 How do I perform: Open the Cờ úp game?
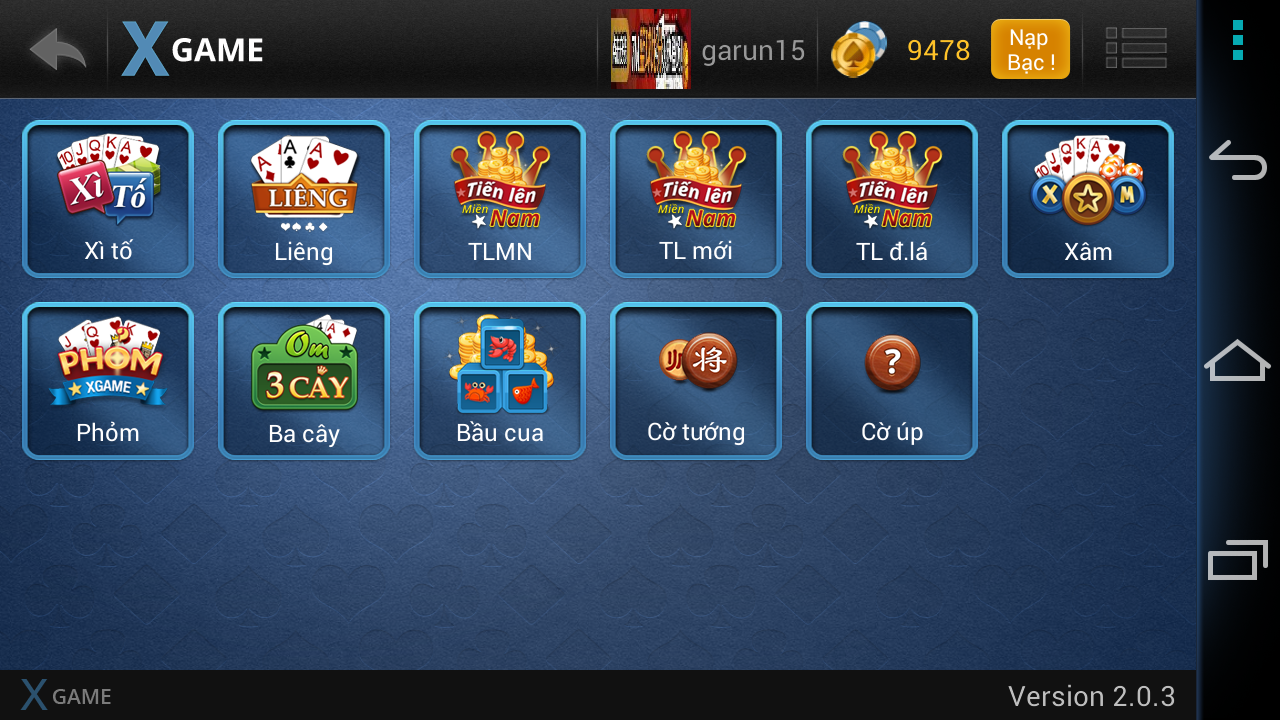point(891,380)
